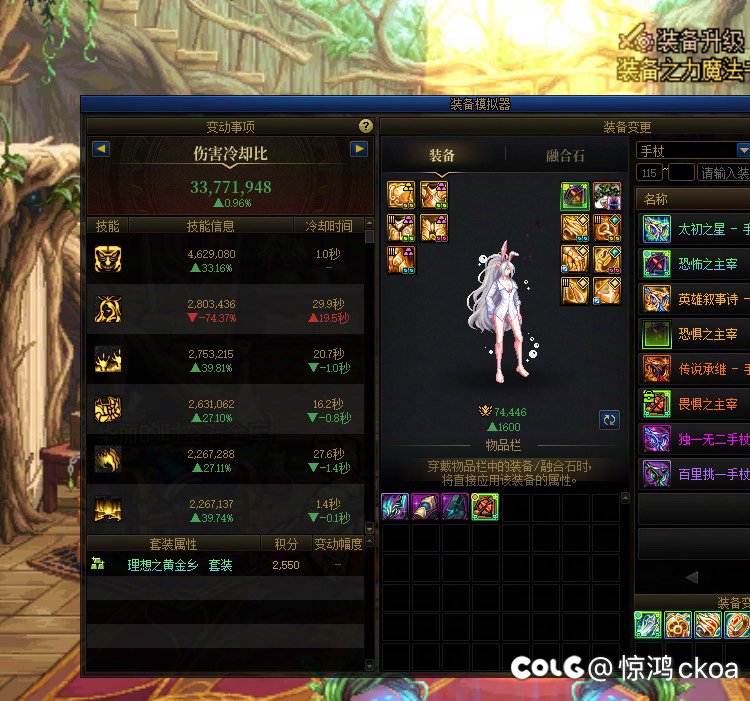Click the 请输入装备 search field
Screen dimensions: 750x701
[723, 173]
